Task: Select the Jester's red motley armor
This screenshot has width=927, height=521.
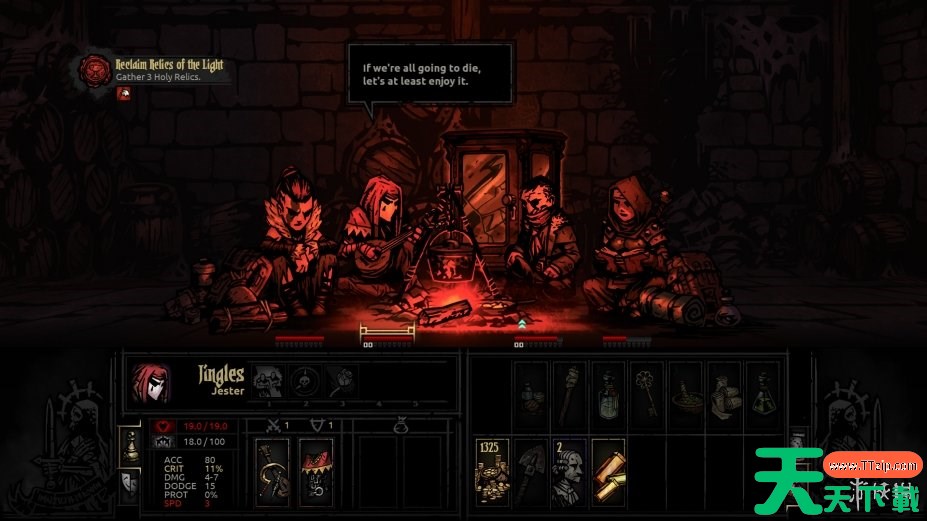Action: click(316, 470)
